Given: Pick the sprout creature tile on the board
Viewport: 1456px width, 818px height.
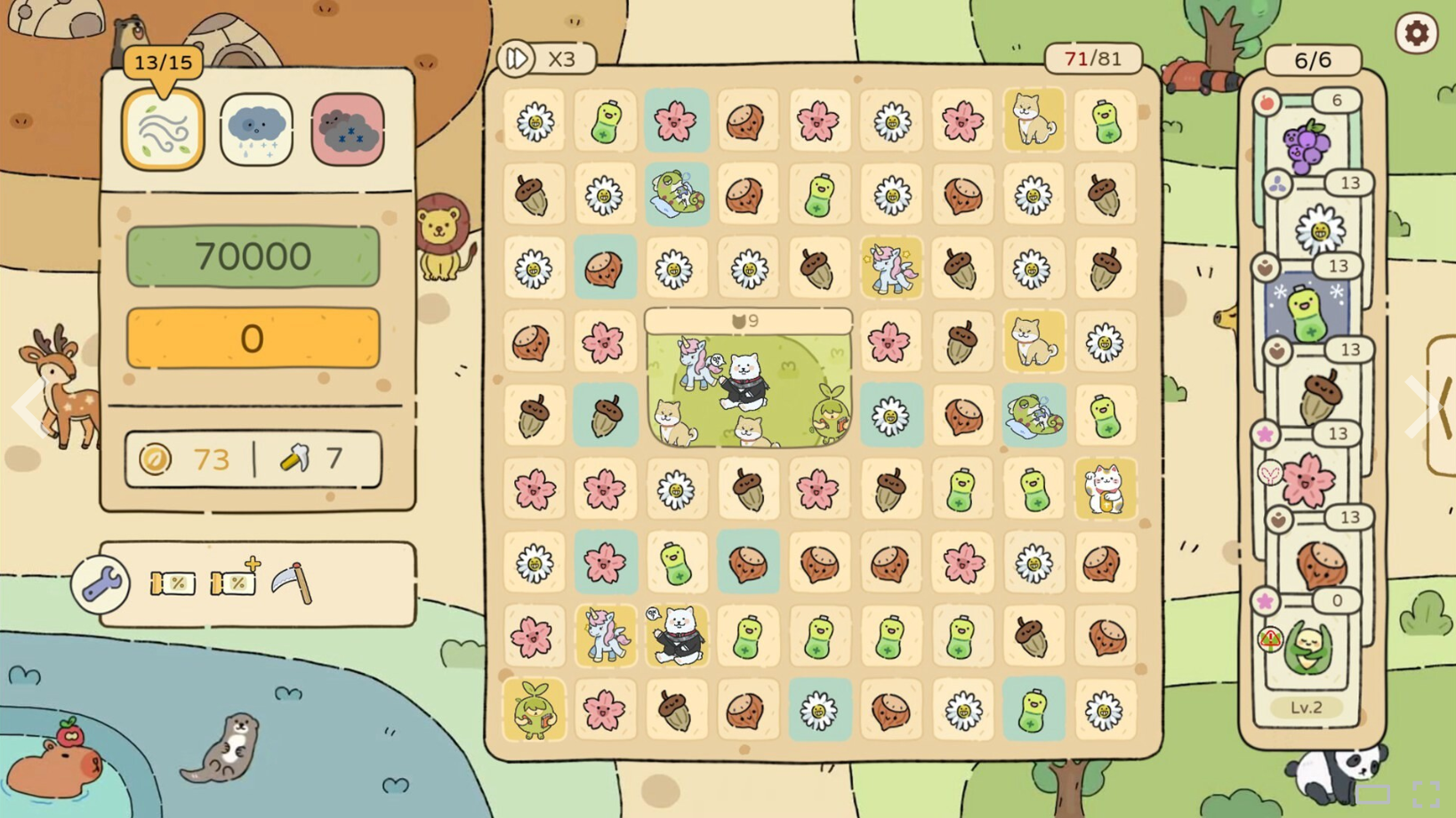Looking at the screenshot, I should [534, 710].
